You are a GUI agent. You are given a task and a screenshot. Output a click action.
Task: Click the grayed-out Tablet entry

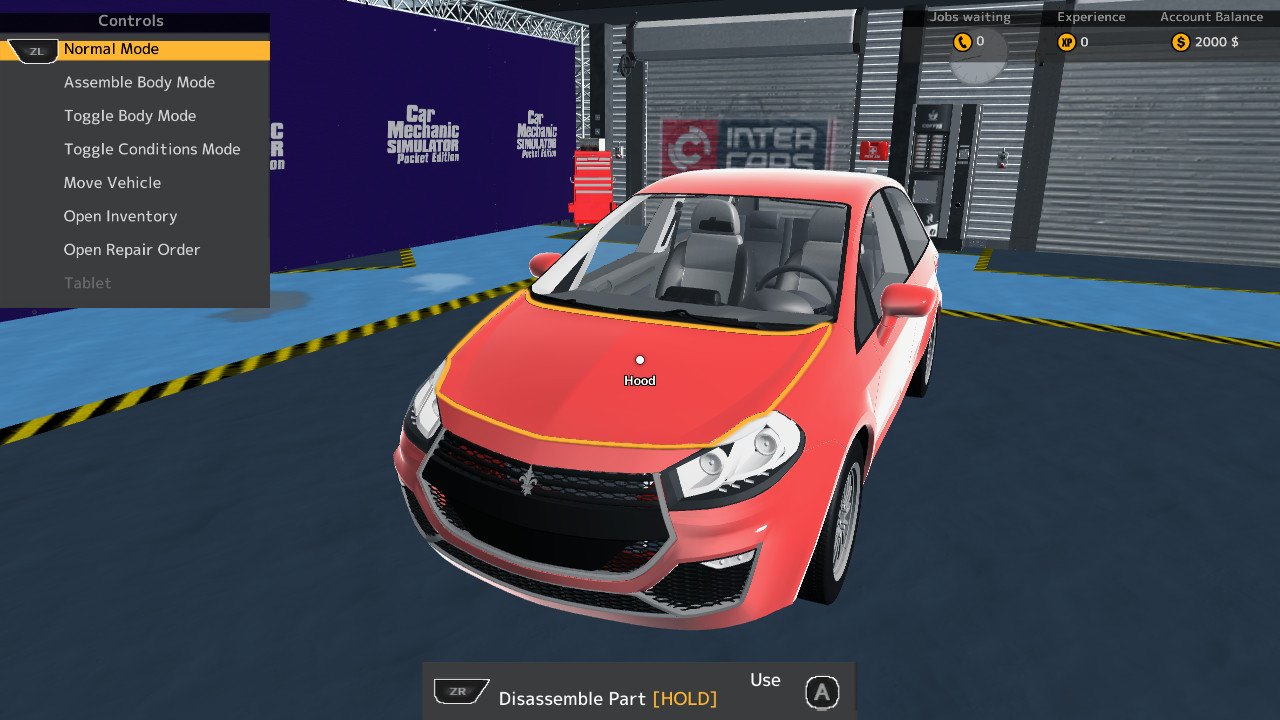[87, 283]
